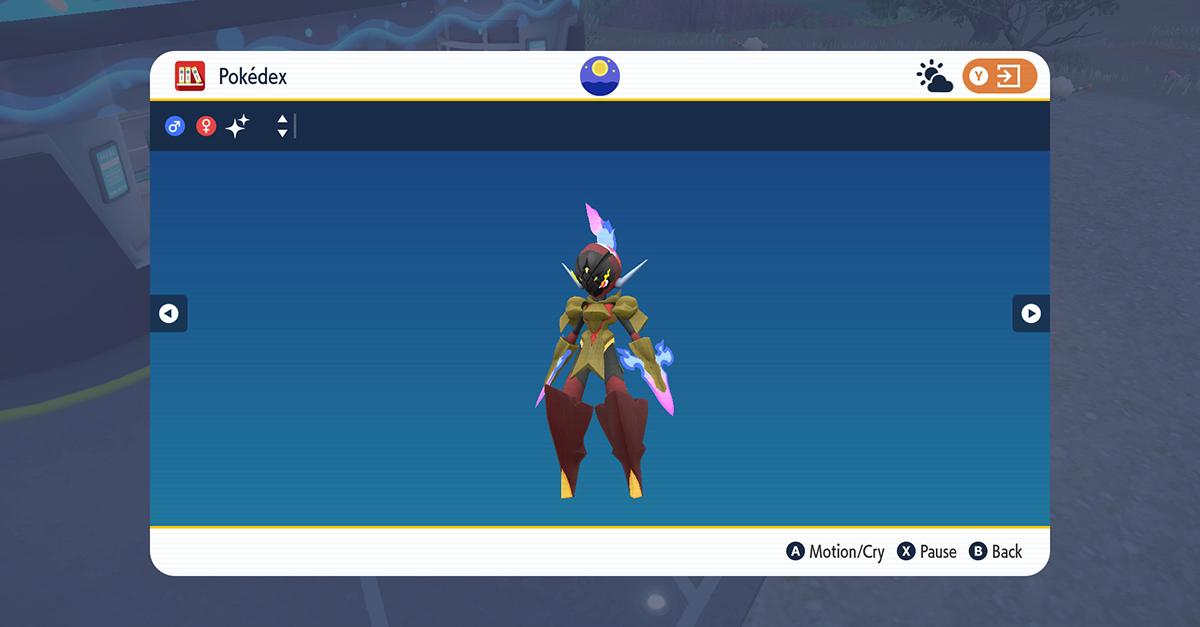Go Back from the Pokédex view

(996, 552)
